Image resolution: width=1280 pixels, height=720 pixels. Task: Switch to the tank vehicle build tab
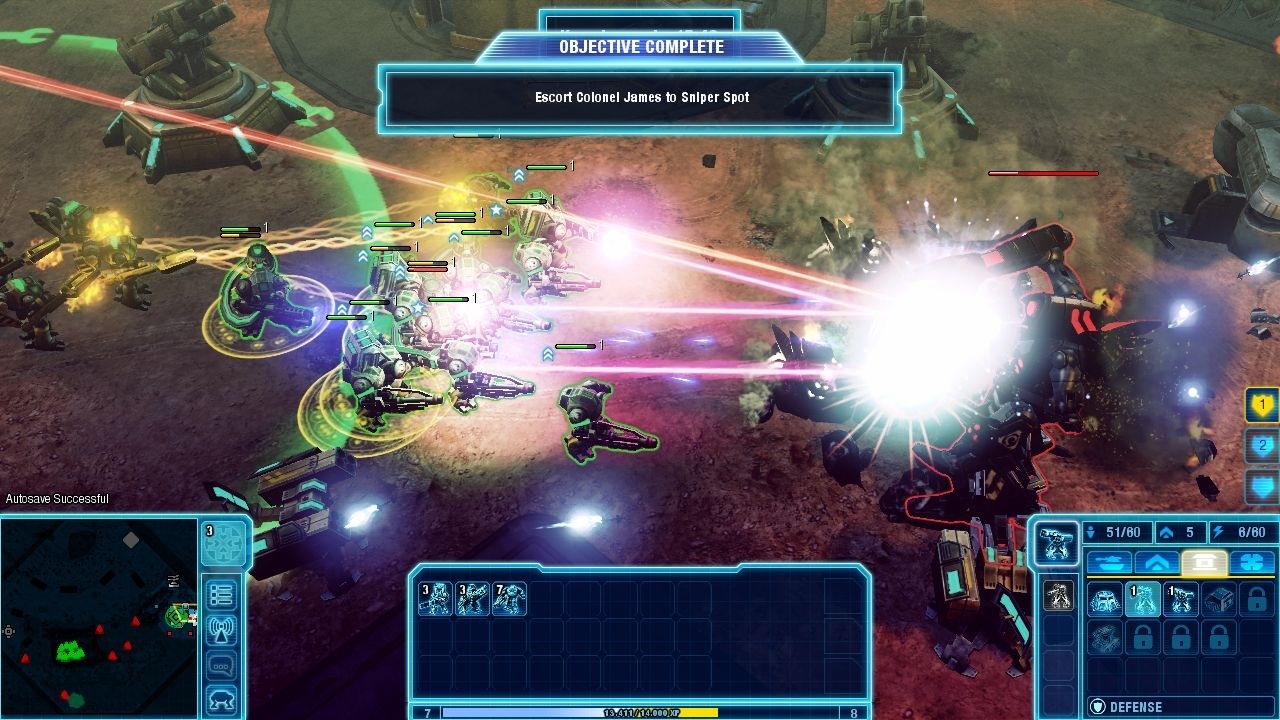click(x=1108, y=562)
